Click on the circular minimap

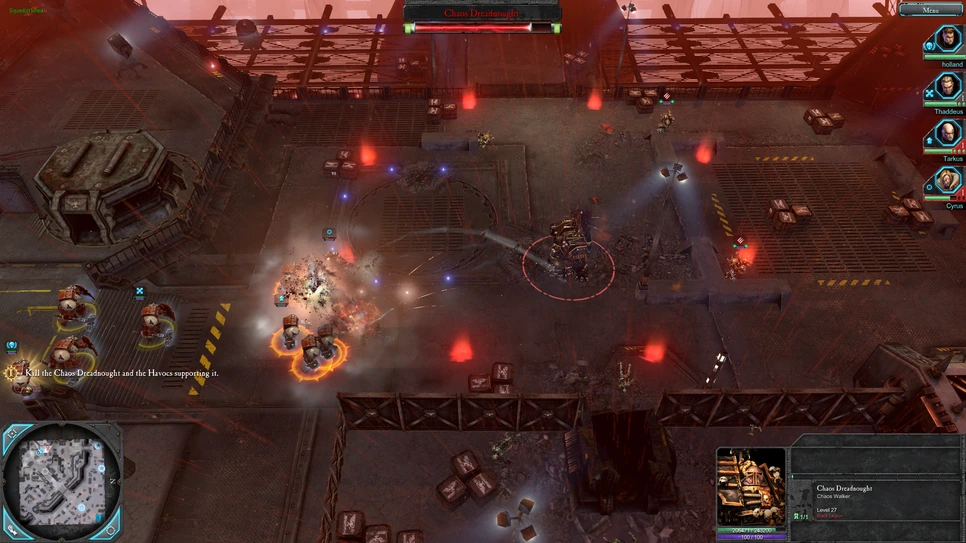(x=61, y=480)
